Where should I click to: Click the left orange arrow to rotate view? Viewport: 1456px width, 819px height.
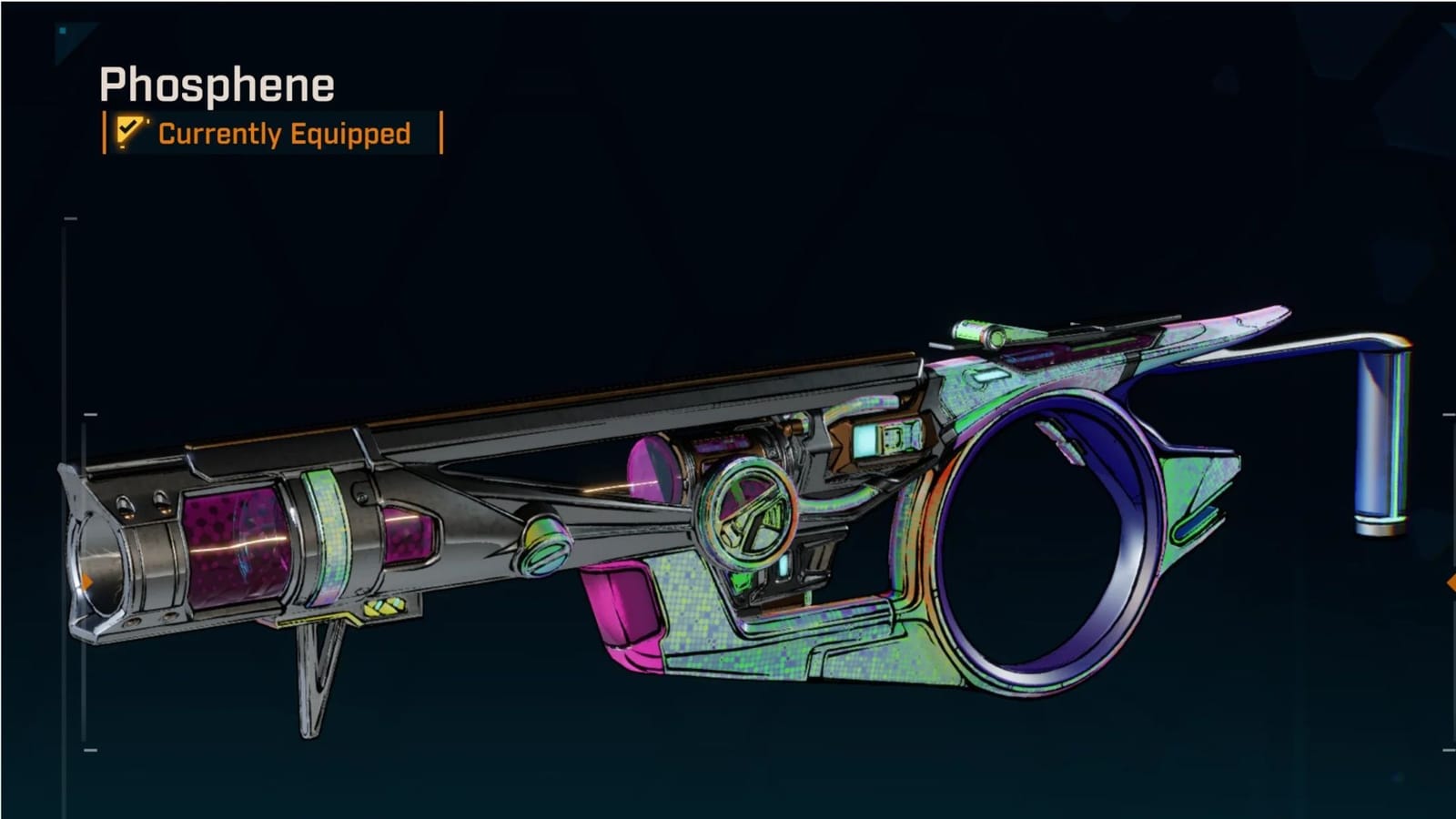click(87, 581)
